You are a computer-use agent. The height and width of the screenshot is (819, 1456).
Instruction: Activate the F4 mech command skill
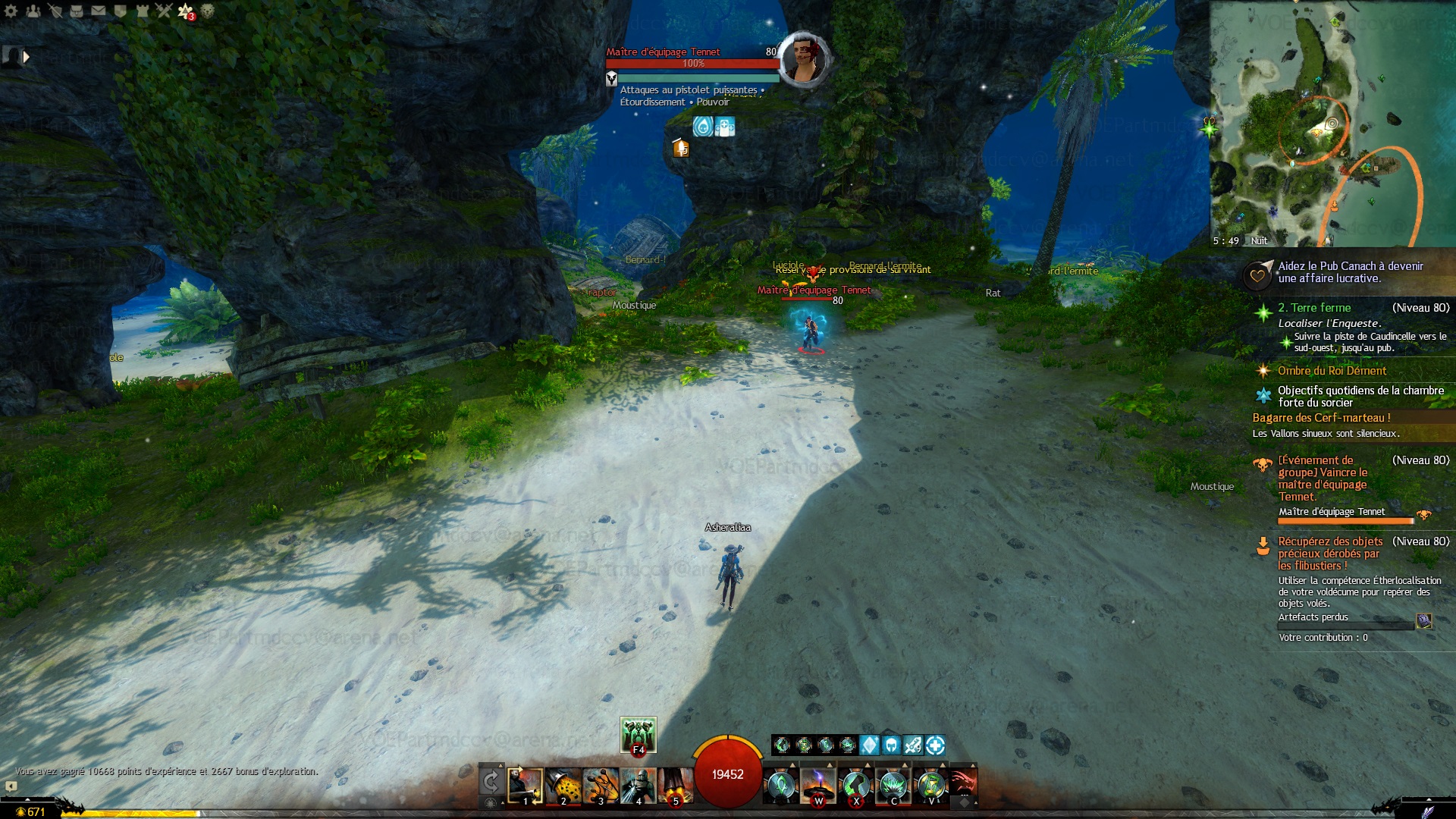(638, 734)
